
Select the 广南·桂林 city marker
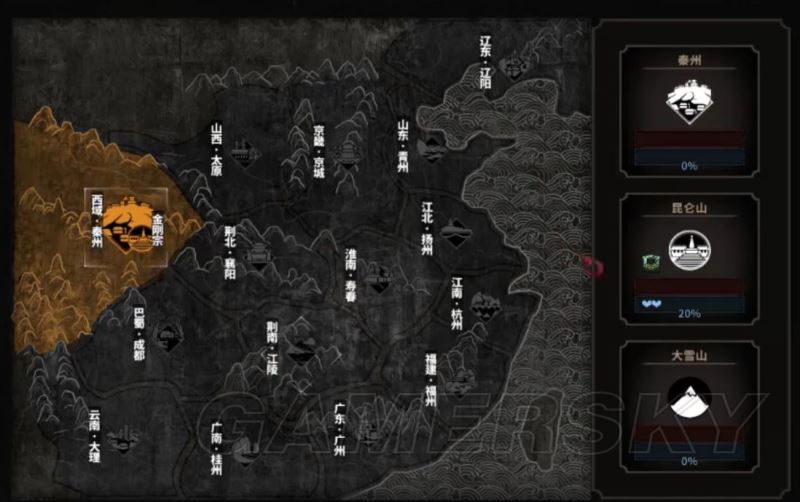tap(242, 447)
